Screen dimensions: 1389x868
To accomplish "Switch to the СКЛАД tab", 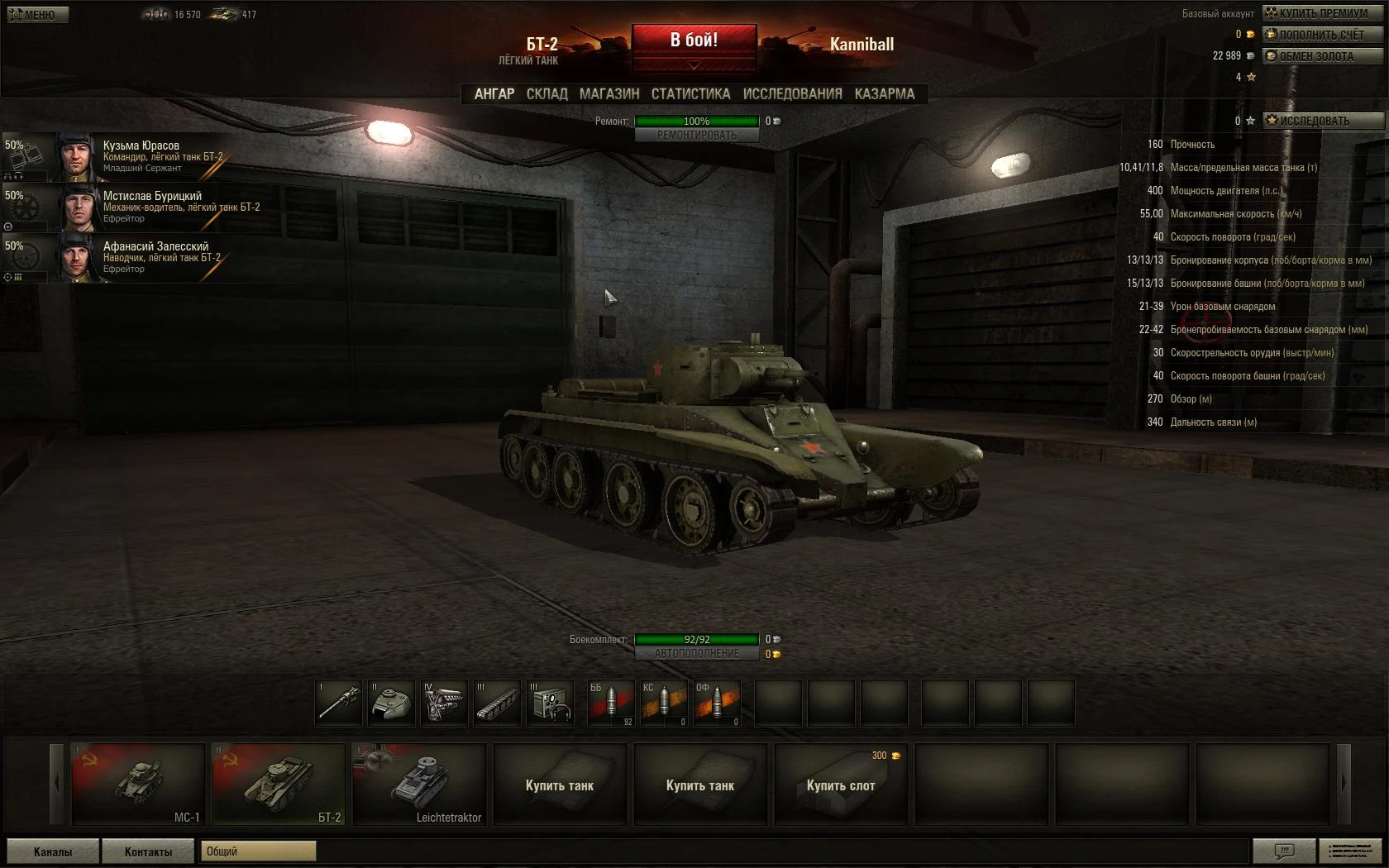I will (x=546, y=94).
